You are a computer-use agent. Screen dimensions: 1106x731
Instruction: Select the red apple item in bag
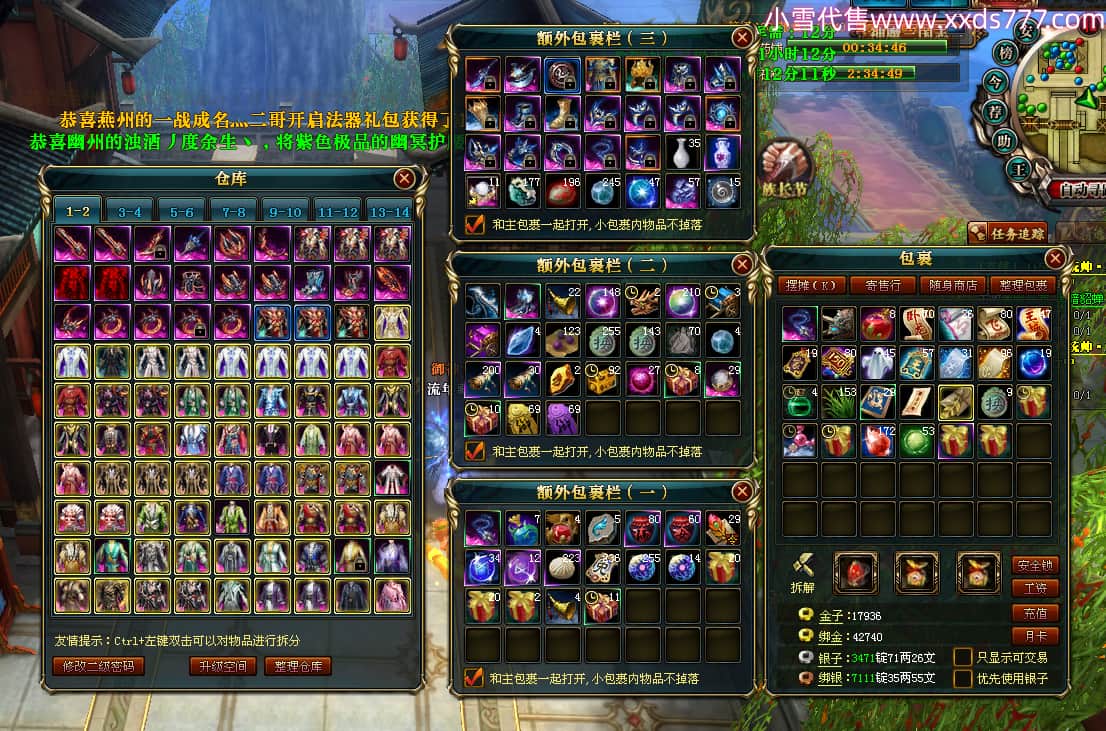click(x=876, y=324)
